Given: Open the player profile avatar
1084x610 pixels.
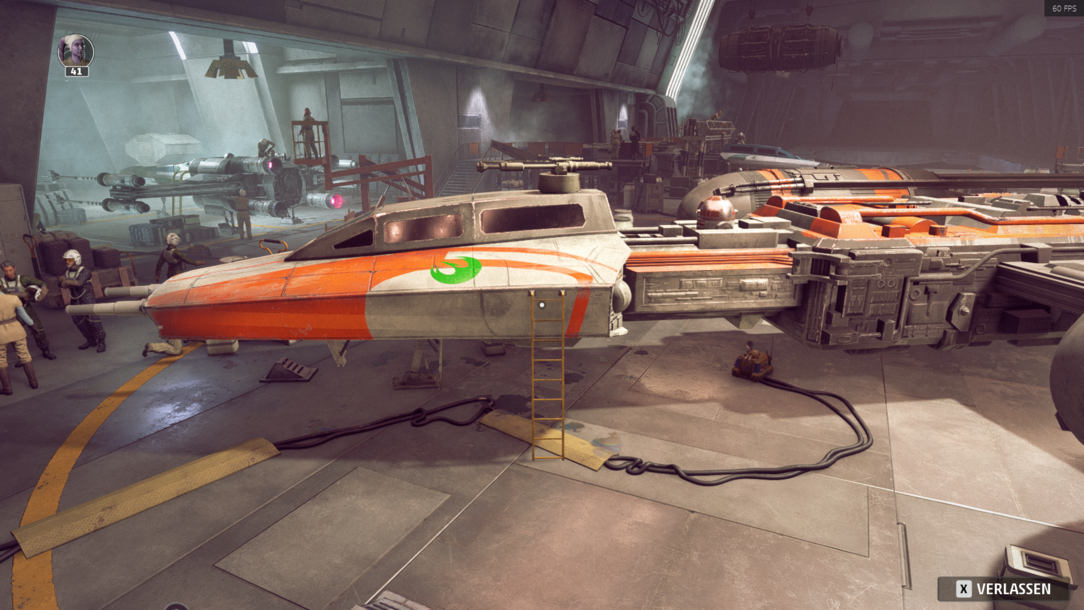Looking at the screenshot, I should point(76,51).
